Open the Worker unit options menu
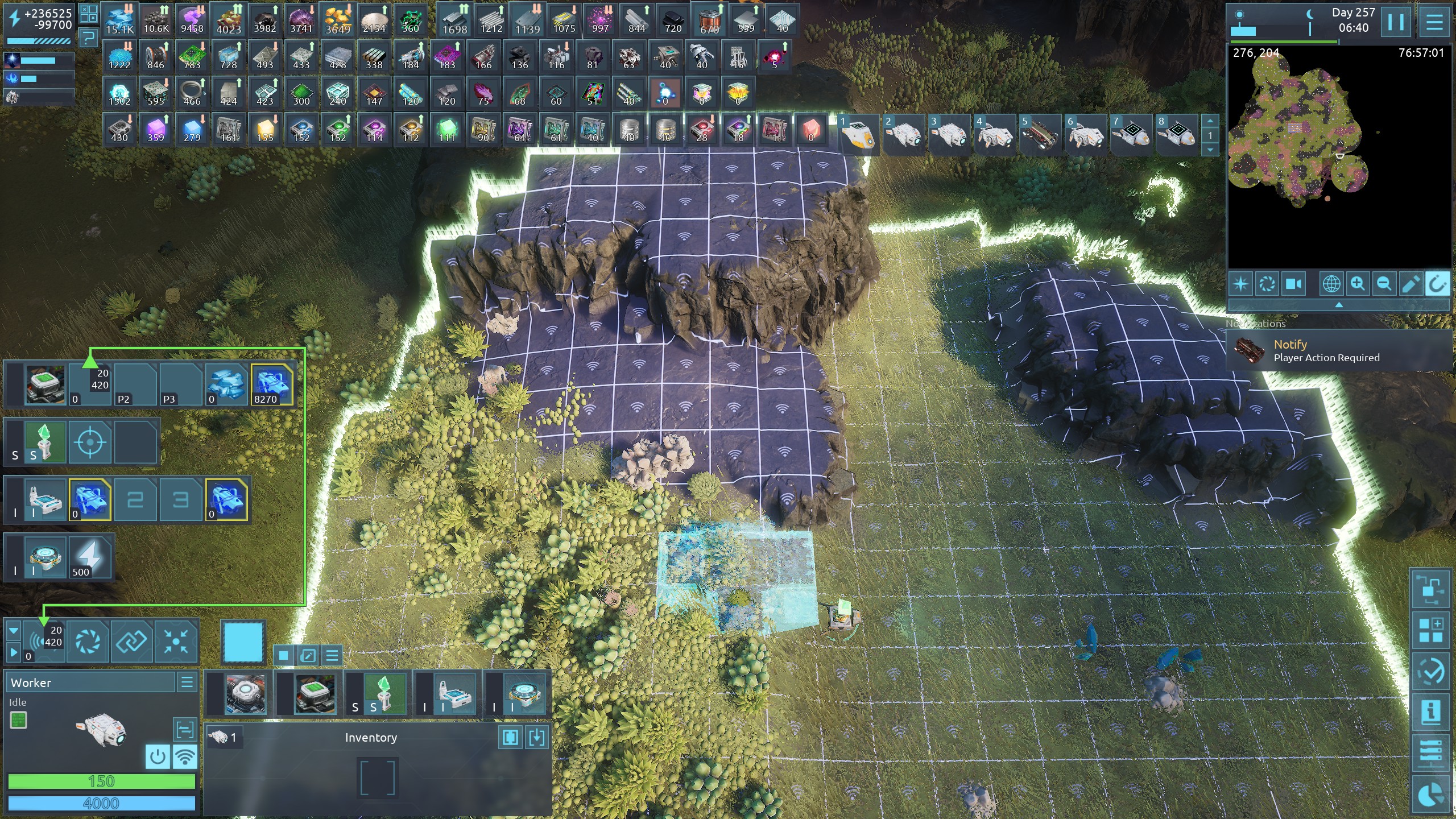 point(187,682)
